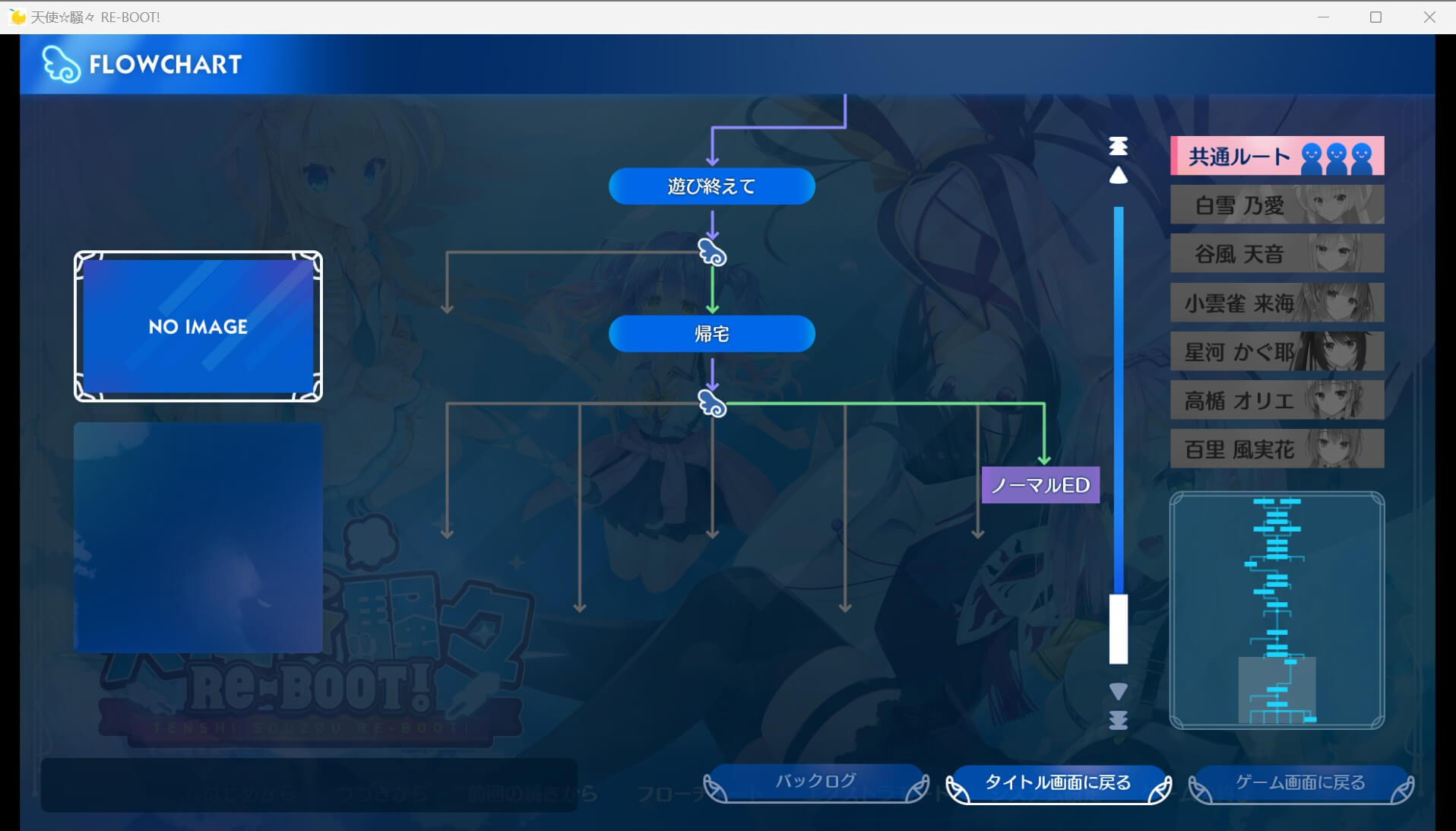The image size is (1456, 831).
Task: Click the jump-to-bottom double arrow below the scrollbar
Action: point(1118,722)
